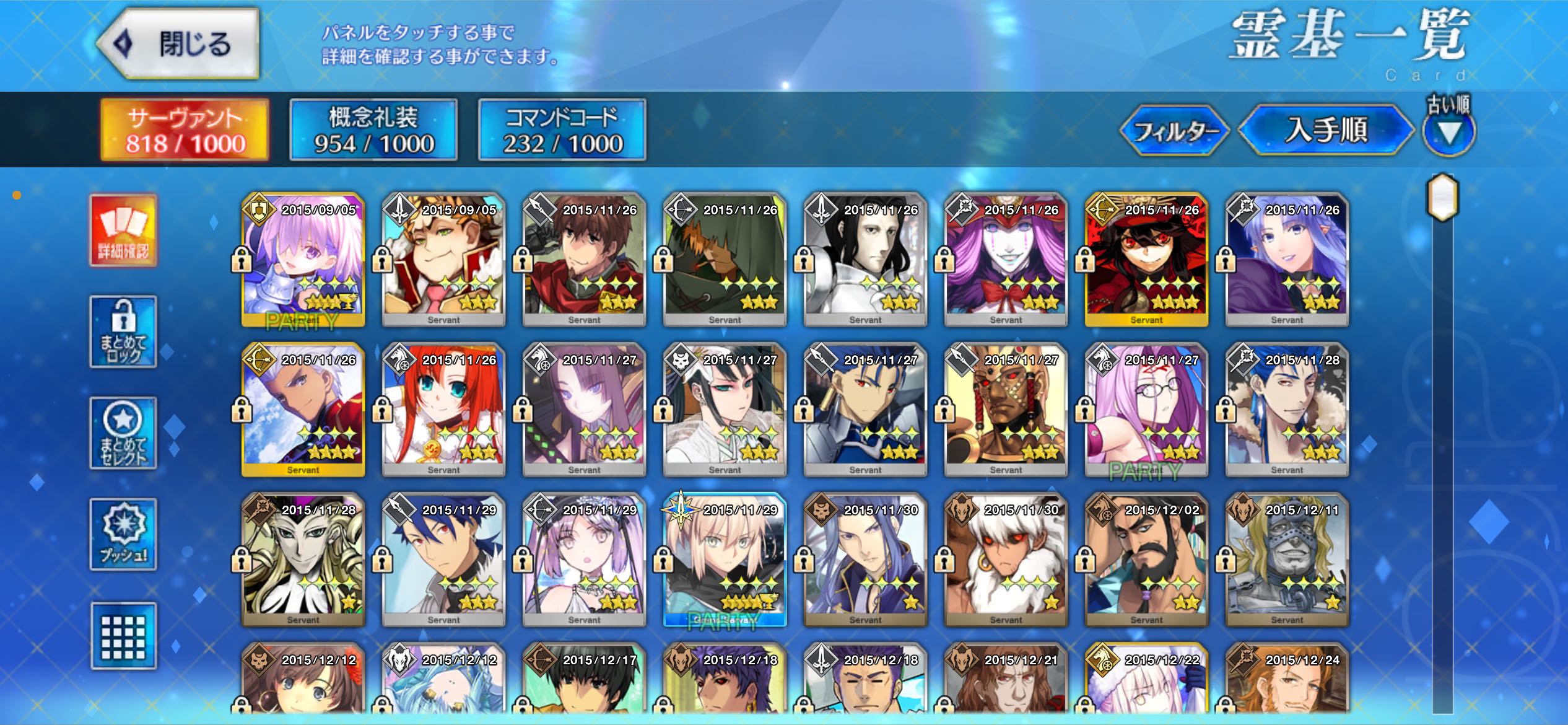
Task: Select the red-haired rider girl card
Action: tap(443, 410)
